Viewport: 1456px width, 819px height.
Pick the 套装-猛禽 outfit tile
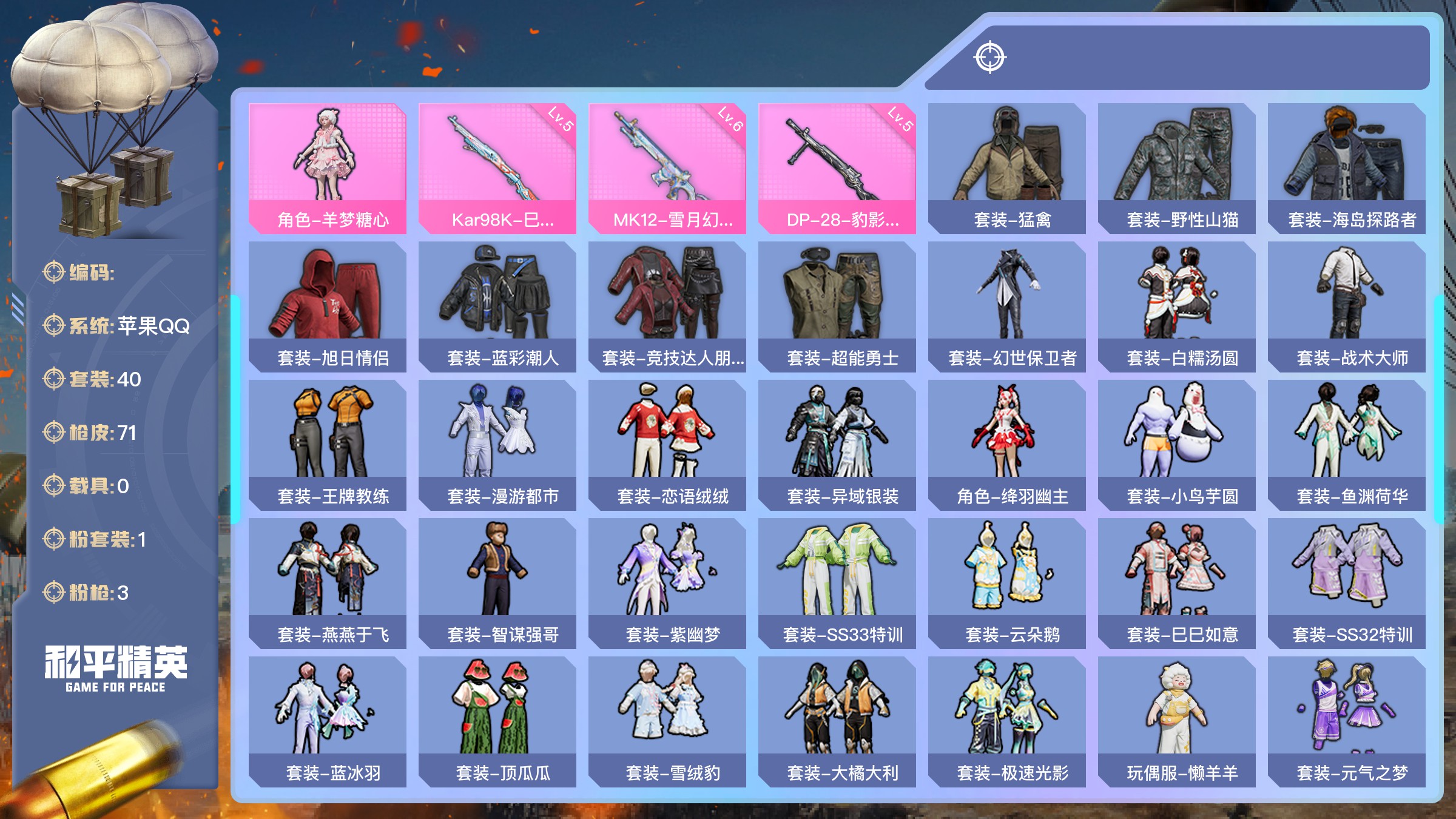coord(1007,168)
